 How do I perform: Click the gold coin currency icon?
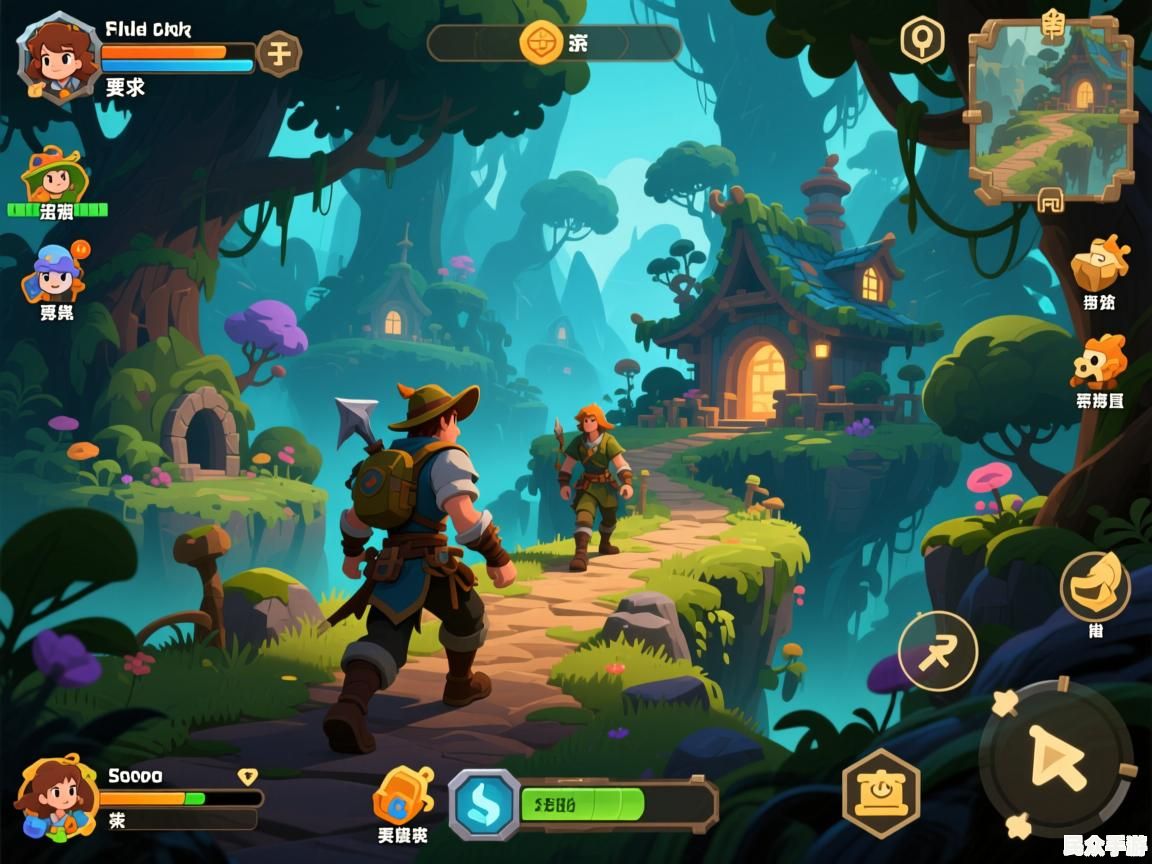(542, 43)
